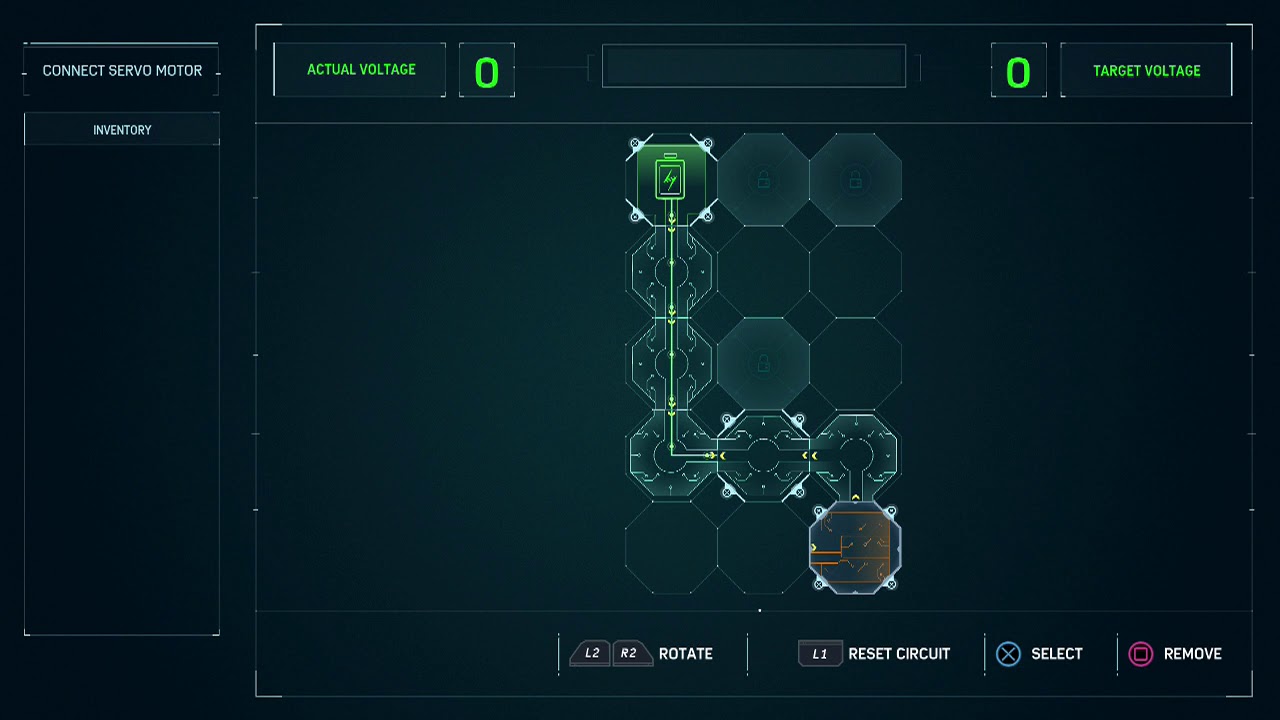Pick the horizontal straight wire tile
This screenshot has height=720, width=1280.
(x=763, y=456)
